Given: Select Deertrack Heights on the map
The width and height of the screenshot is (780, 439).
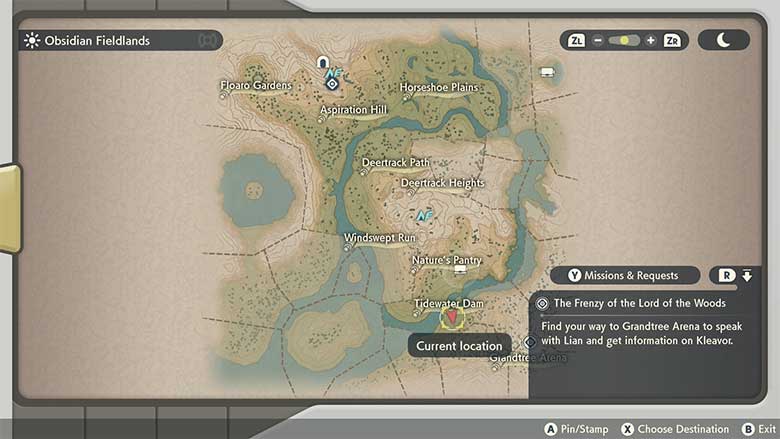Looking at the screenshot, I should click(x=442, y=183).
